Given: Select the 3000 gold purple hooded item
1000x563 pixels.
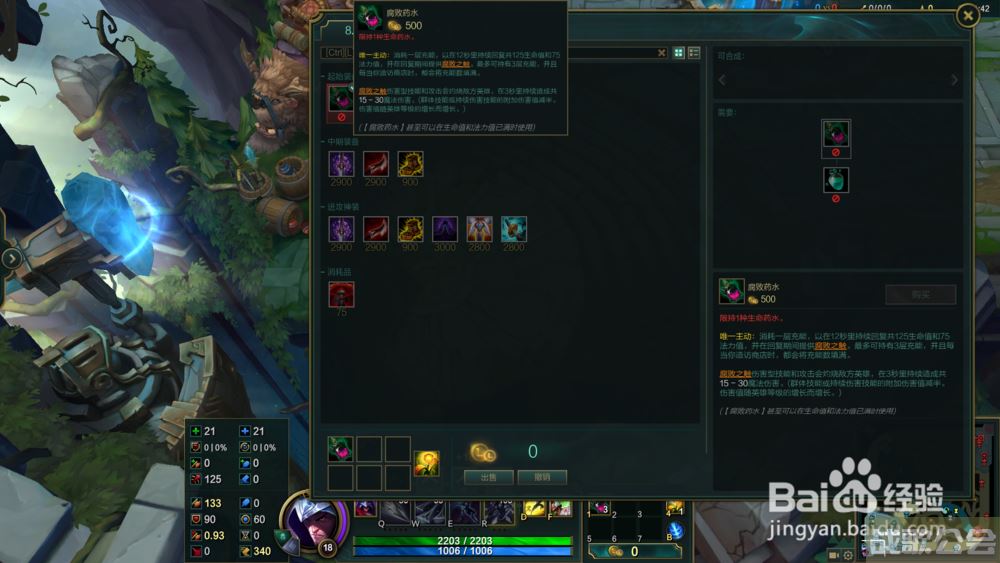Looking at the screenshot, I should point(445,229).
